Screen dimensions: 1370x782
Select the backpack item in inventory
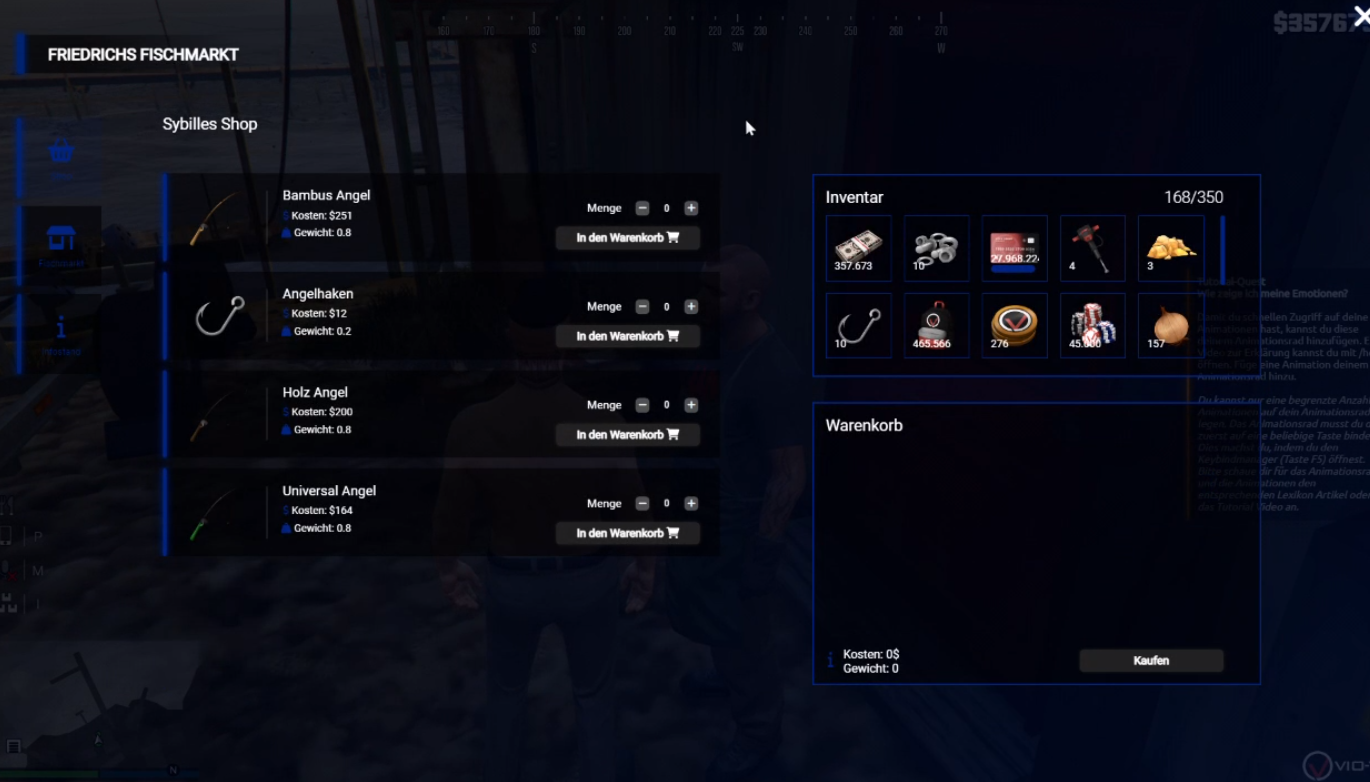point(936,325)
